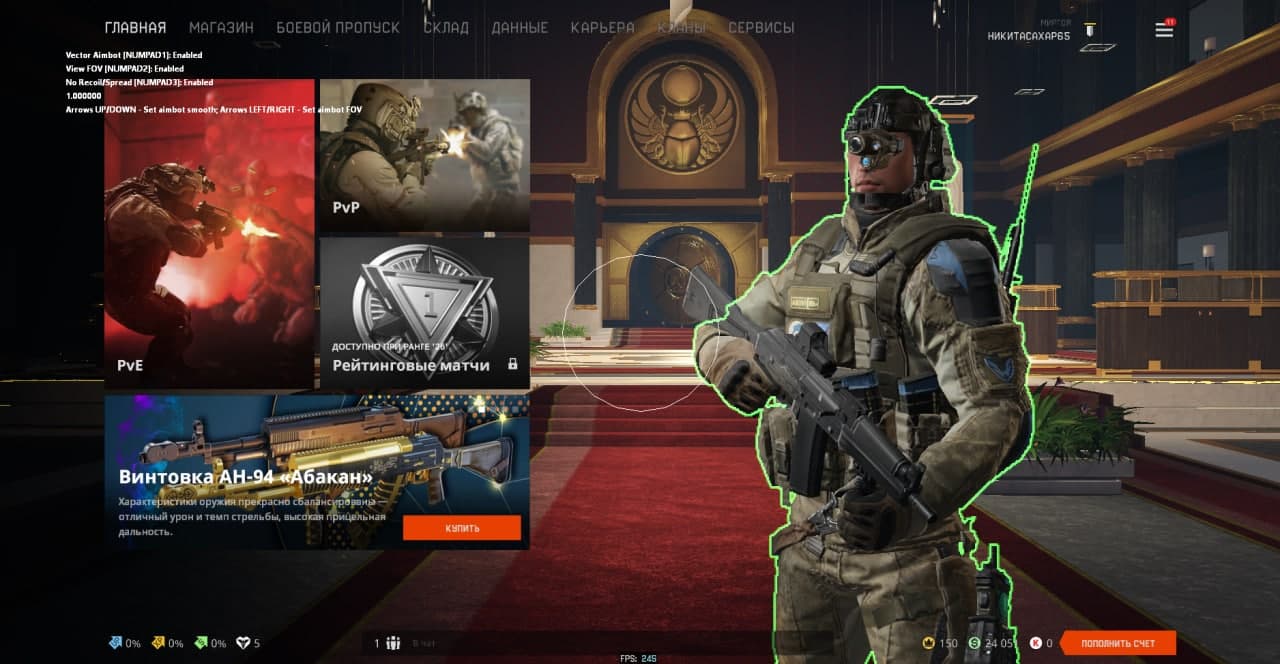Click the rank badge beside the player name
Screen dimensions: 1280x664
tap(1090, 30)
